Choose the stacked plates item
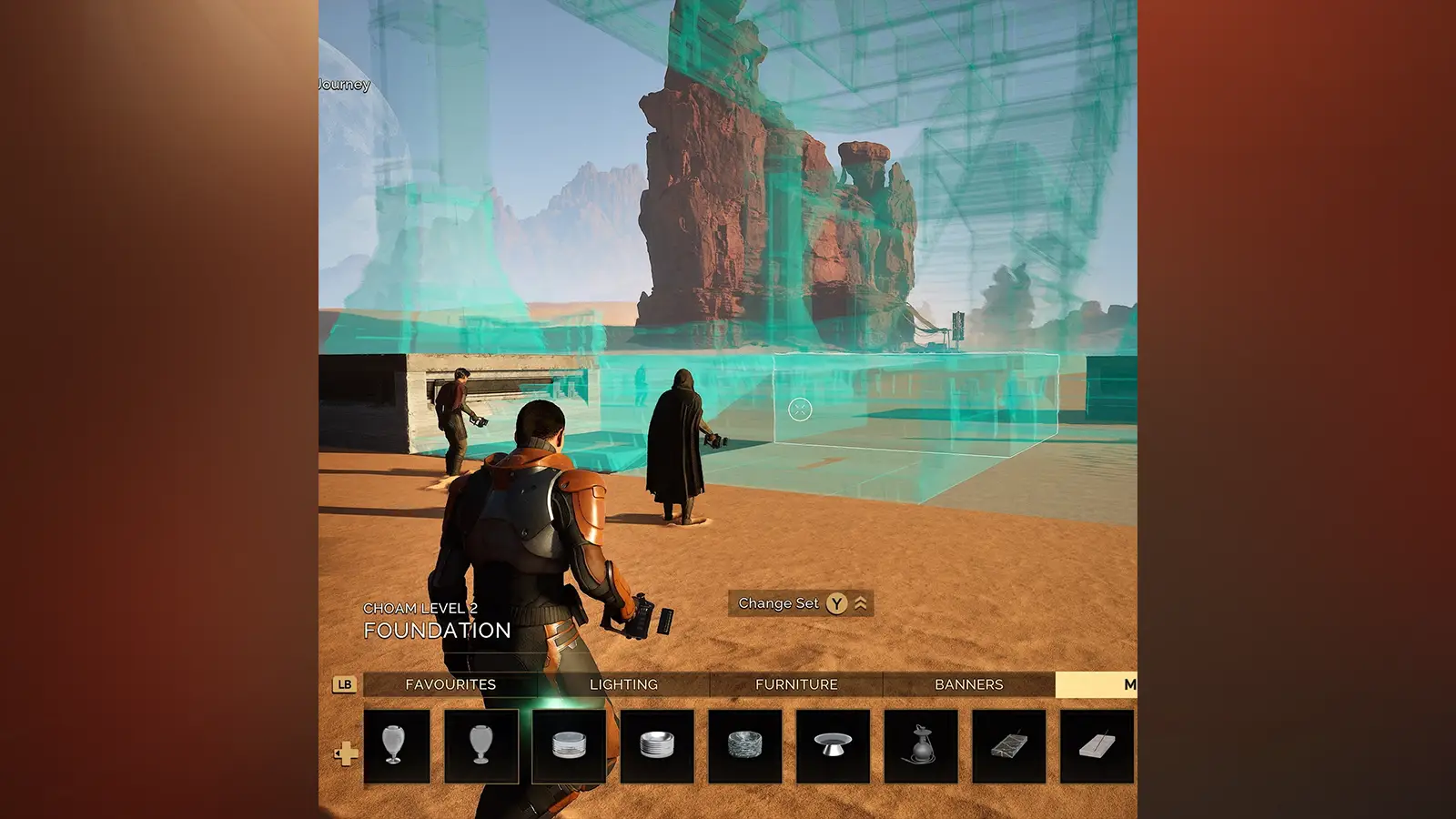Image resolution: width=1456 pixels, height=819 pixels. click(658, 748)
